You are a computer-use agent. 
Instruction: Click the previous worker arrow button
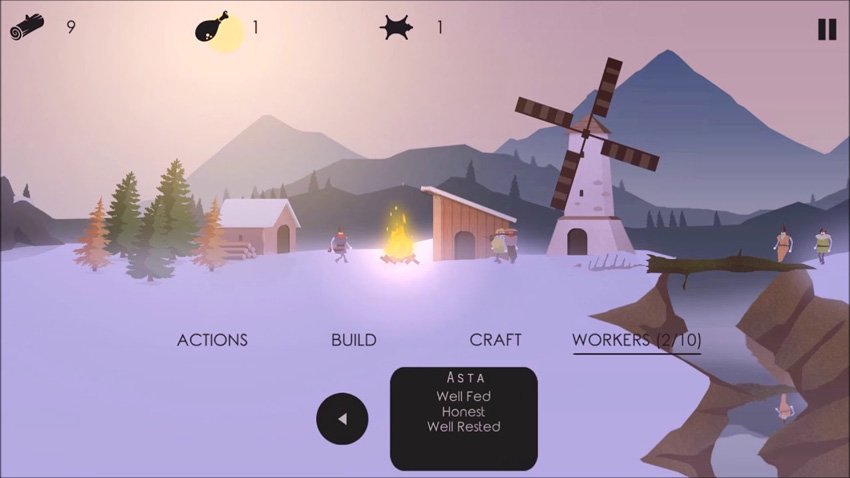click(342, 419)
